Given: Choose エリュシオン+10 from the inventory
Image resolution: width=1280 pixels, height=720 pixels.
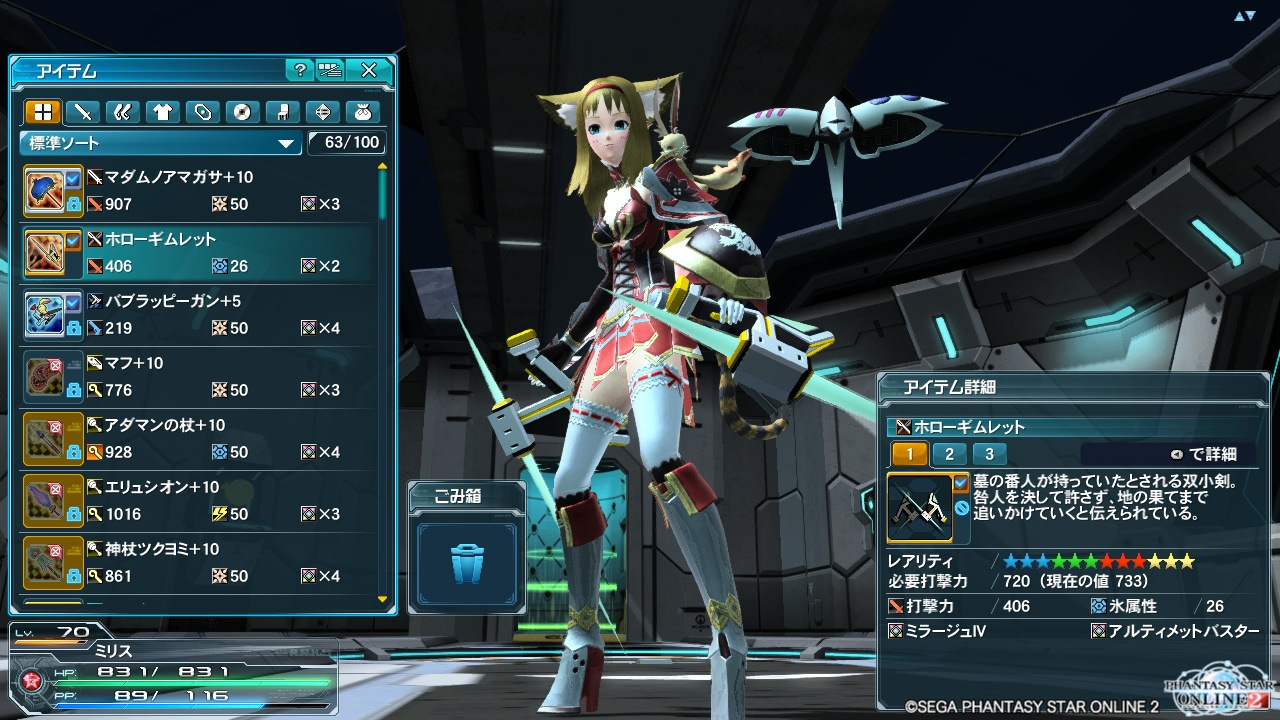Looking at the screenshot, I should [200, 501].
